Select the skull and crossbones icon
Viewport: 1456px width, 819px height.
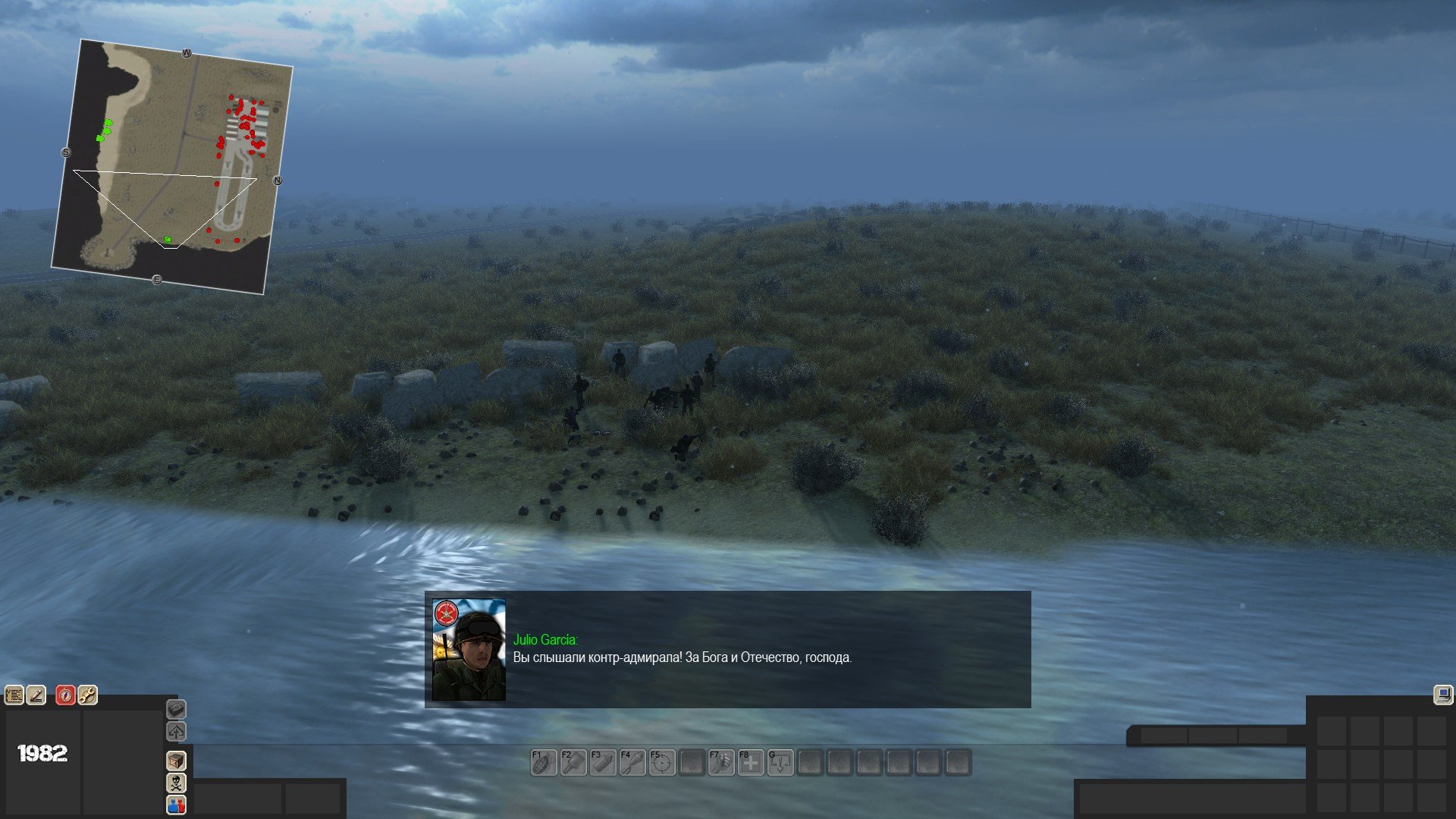tap(176, 783)
